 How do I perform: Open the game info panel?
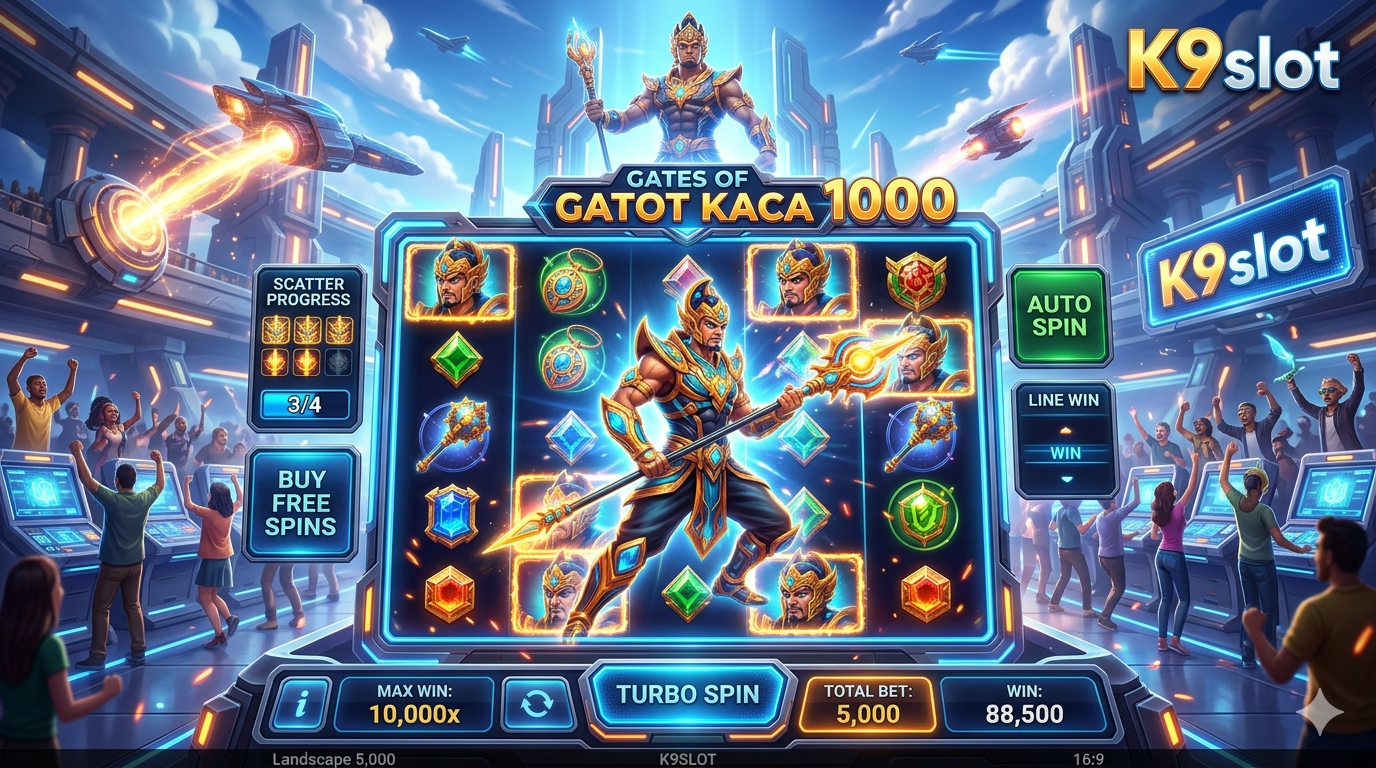[x=299, y=704]
